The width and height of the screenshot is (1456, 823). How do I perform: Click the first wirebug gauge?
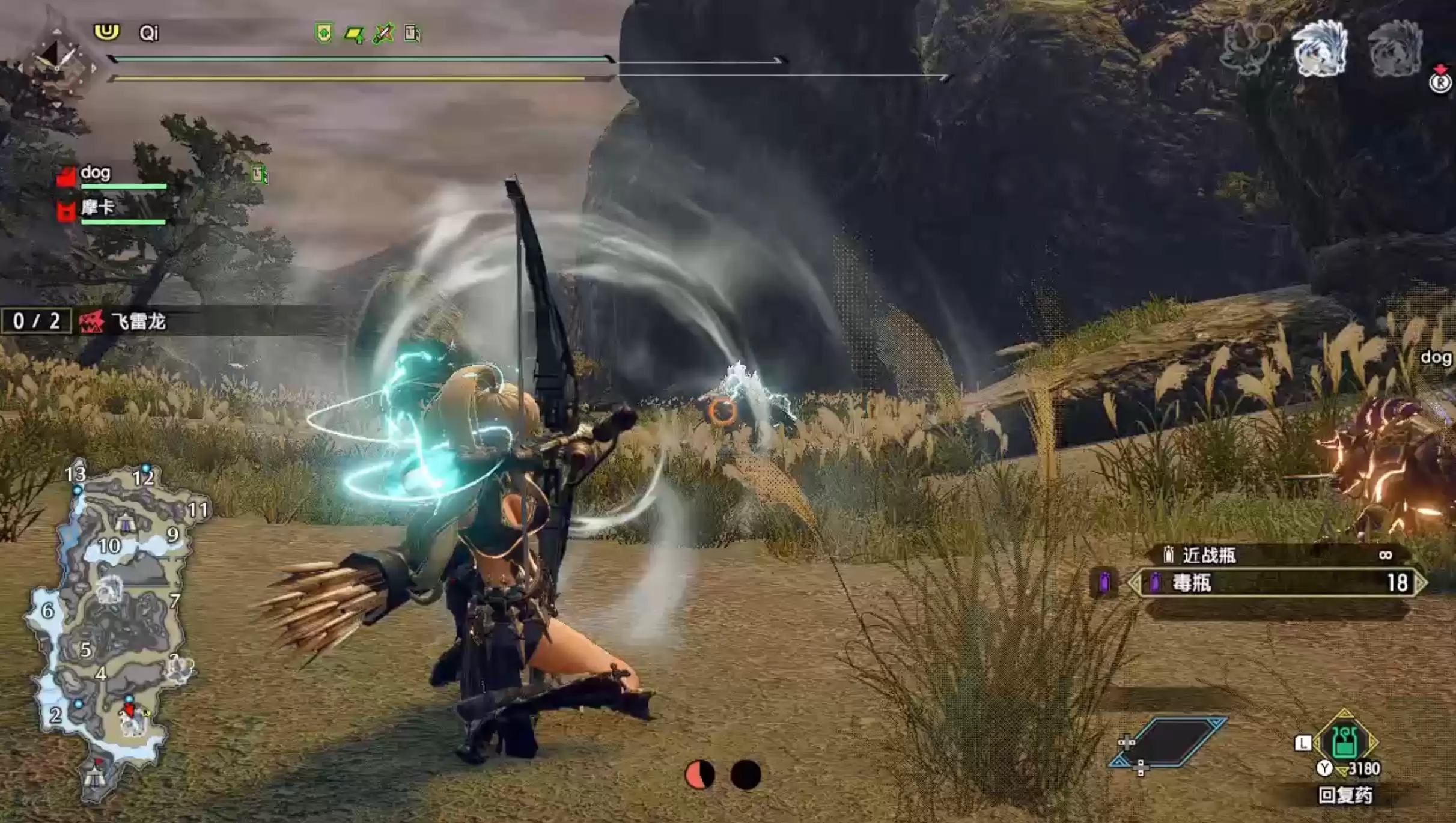(x=699, y=775)
